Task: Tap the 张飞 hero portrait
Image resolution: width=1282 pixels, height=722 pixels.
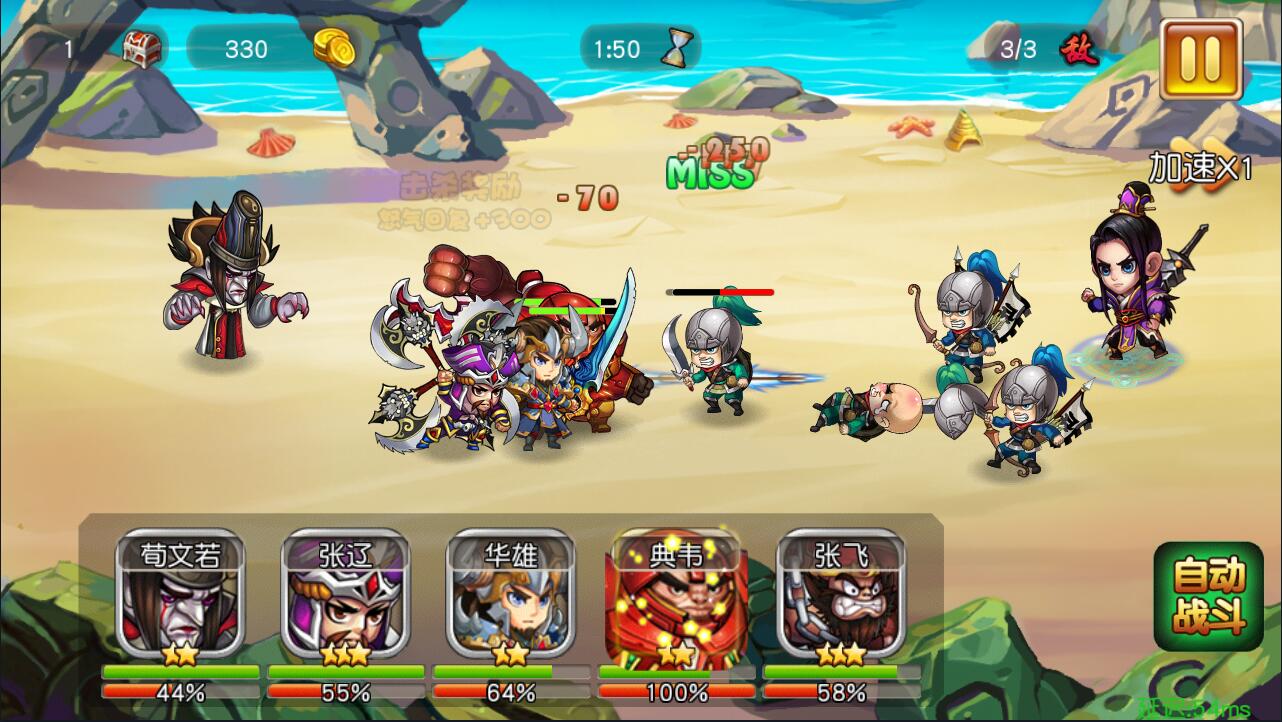Action: click(x=841, y=595)
